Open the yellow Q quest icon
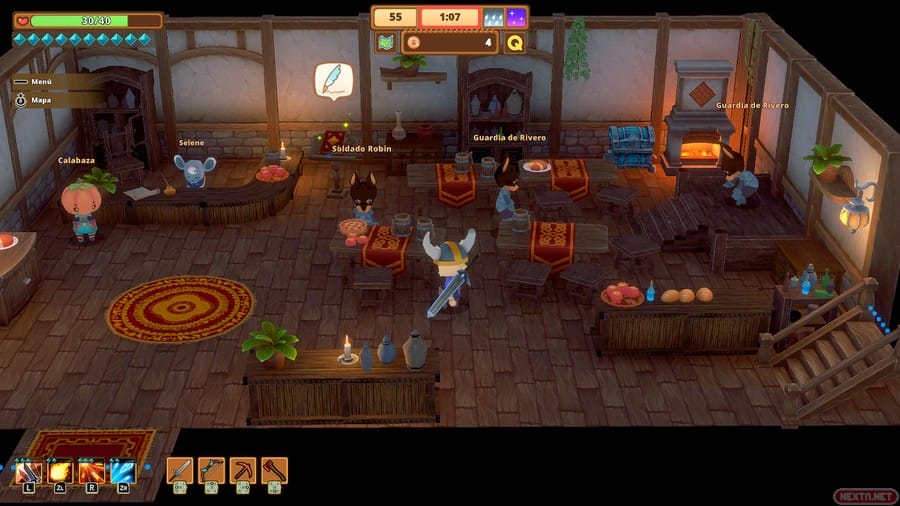Image resolution: width=900 pixels, height=506 pixels. (515, 42)
